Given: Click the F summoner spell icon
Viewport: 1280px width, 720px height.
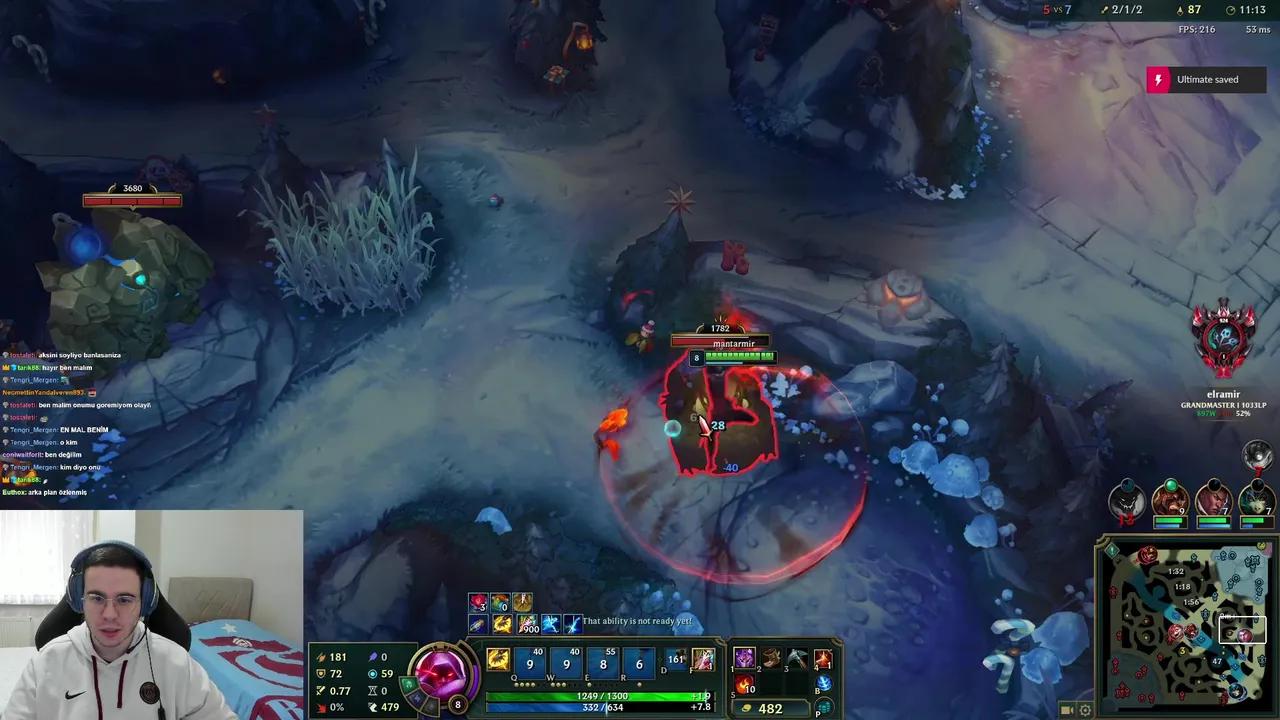Looking at the screenshot, I should pyautogui.click(x=704, y=660).
